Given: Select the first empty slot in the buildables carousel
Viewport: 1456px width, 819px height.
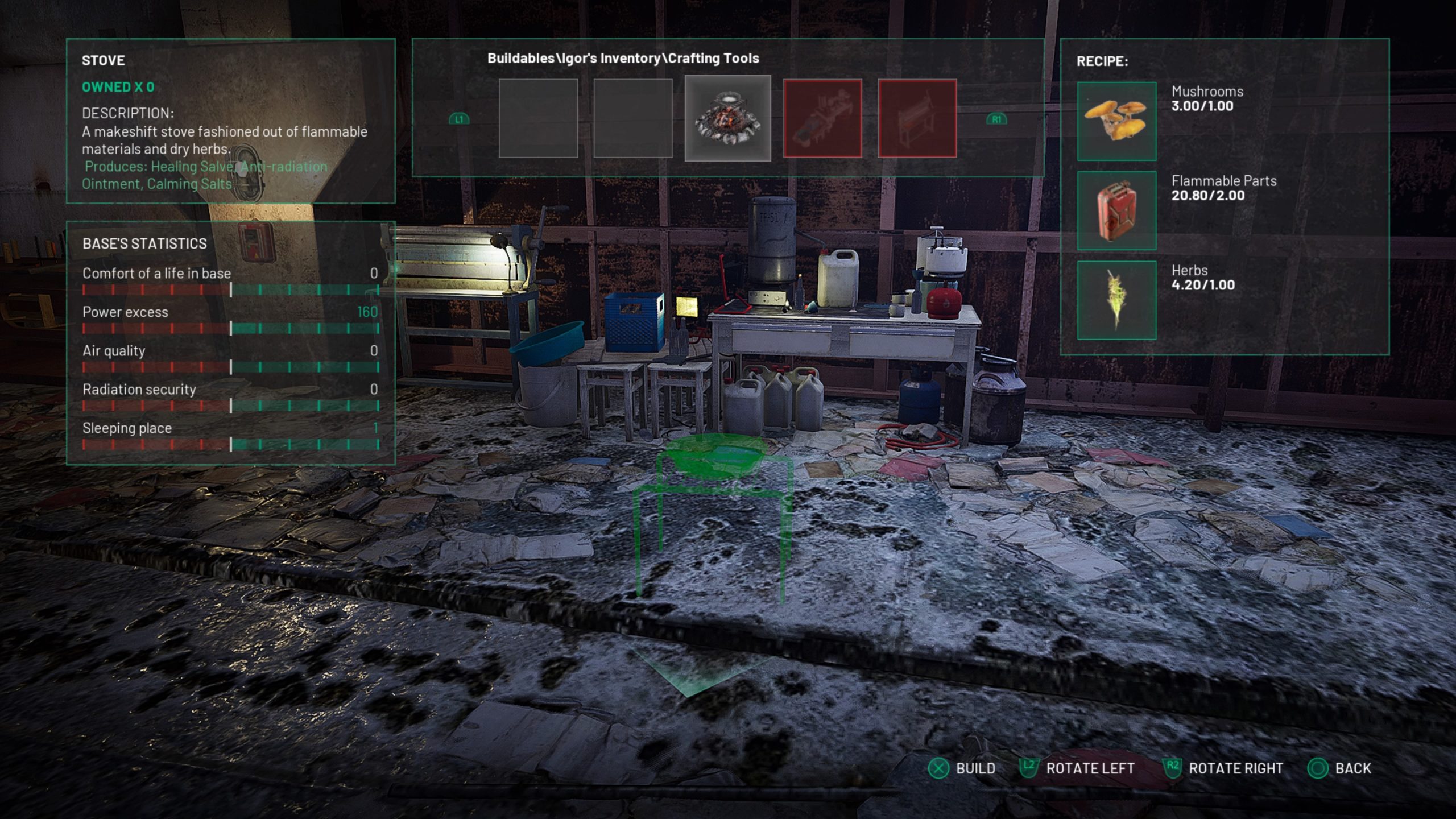Looking at the screenshot, I should pyautogui.click(x=537, y=118).
